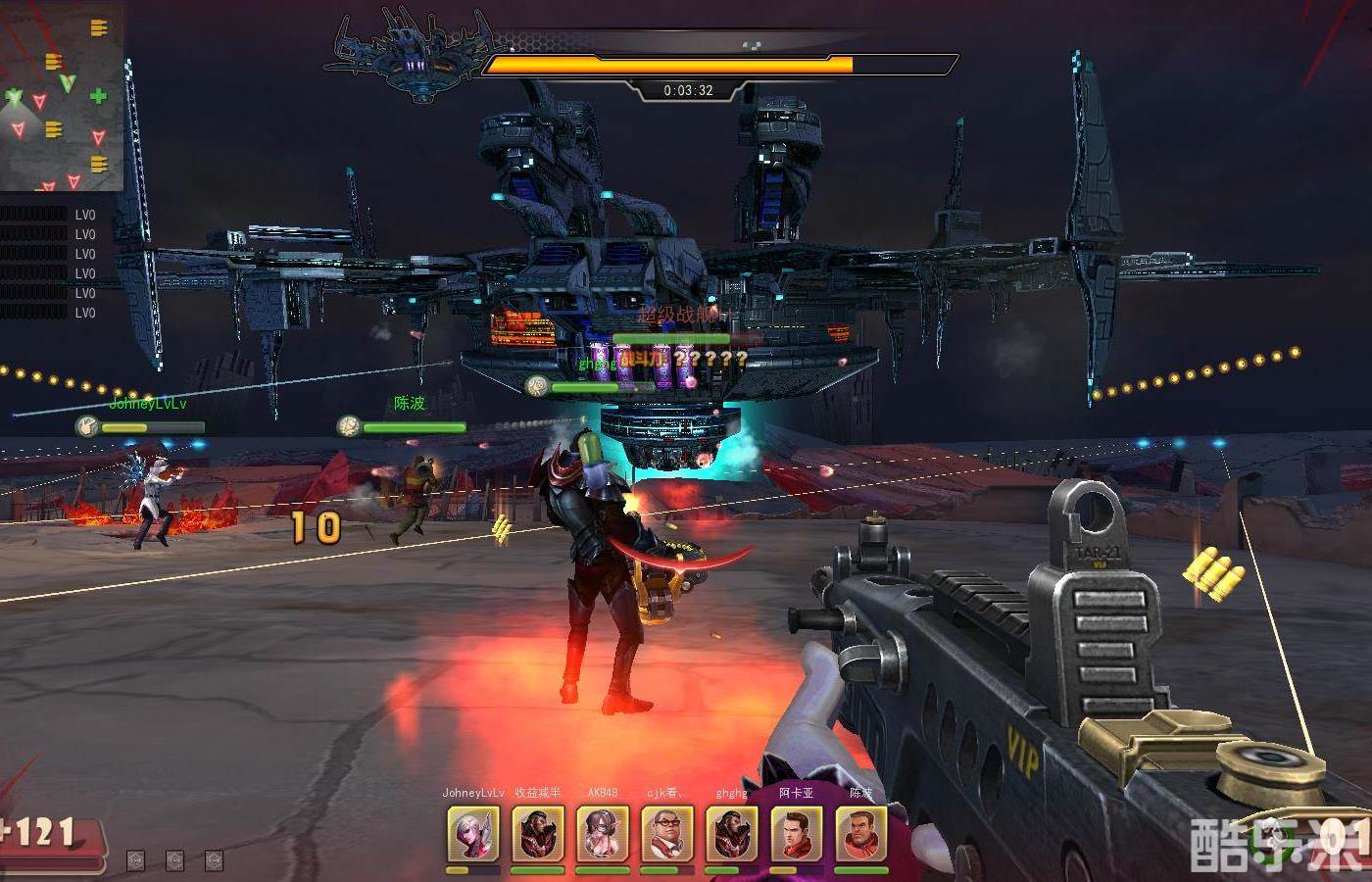The height and width of the screenshot is (882, 1372).
Task: Select the green cross marker on minimap
Action: coord(98,96)
